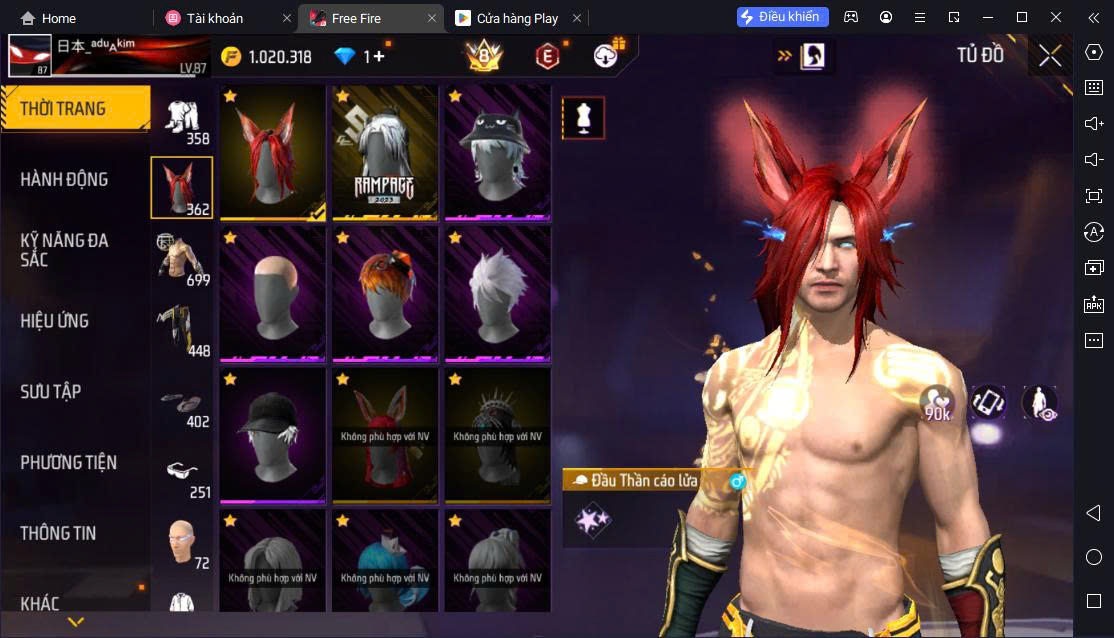The height and width of the screenshot is (638, 1114).
Task: Equip the spiky white hair item
Action: click(497, 294)
